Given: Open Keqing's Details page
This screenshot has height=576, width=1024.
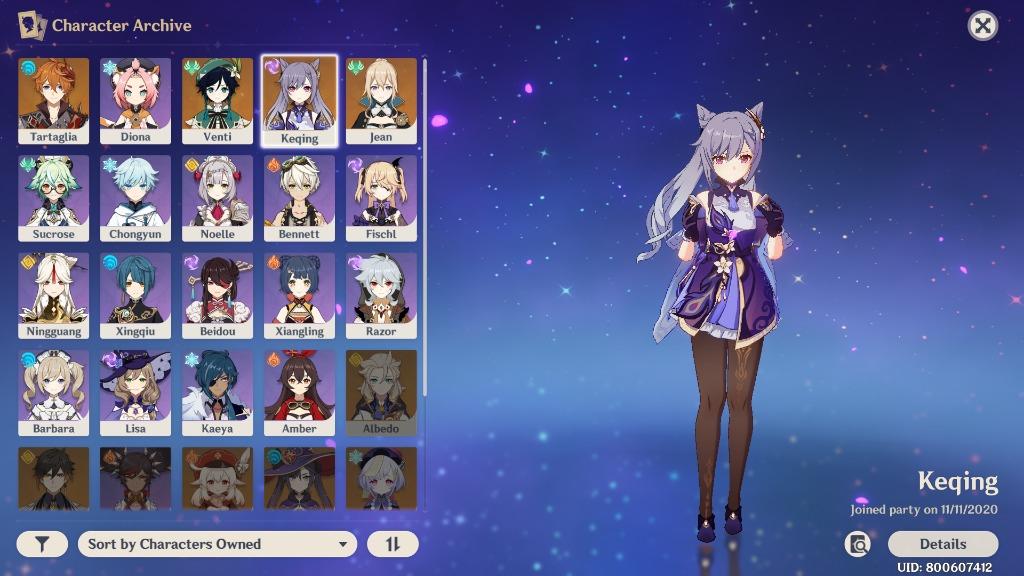Looking at the screenshot, I should (x=942, y=544).
